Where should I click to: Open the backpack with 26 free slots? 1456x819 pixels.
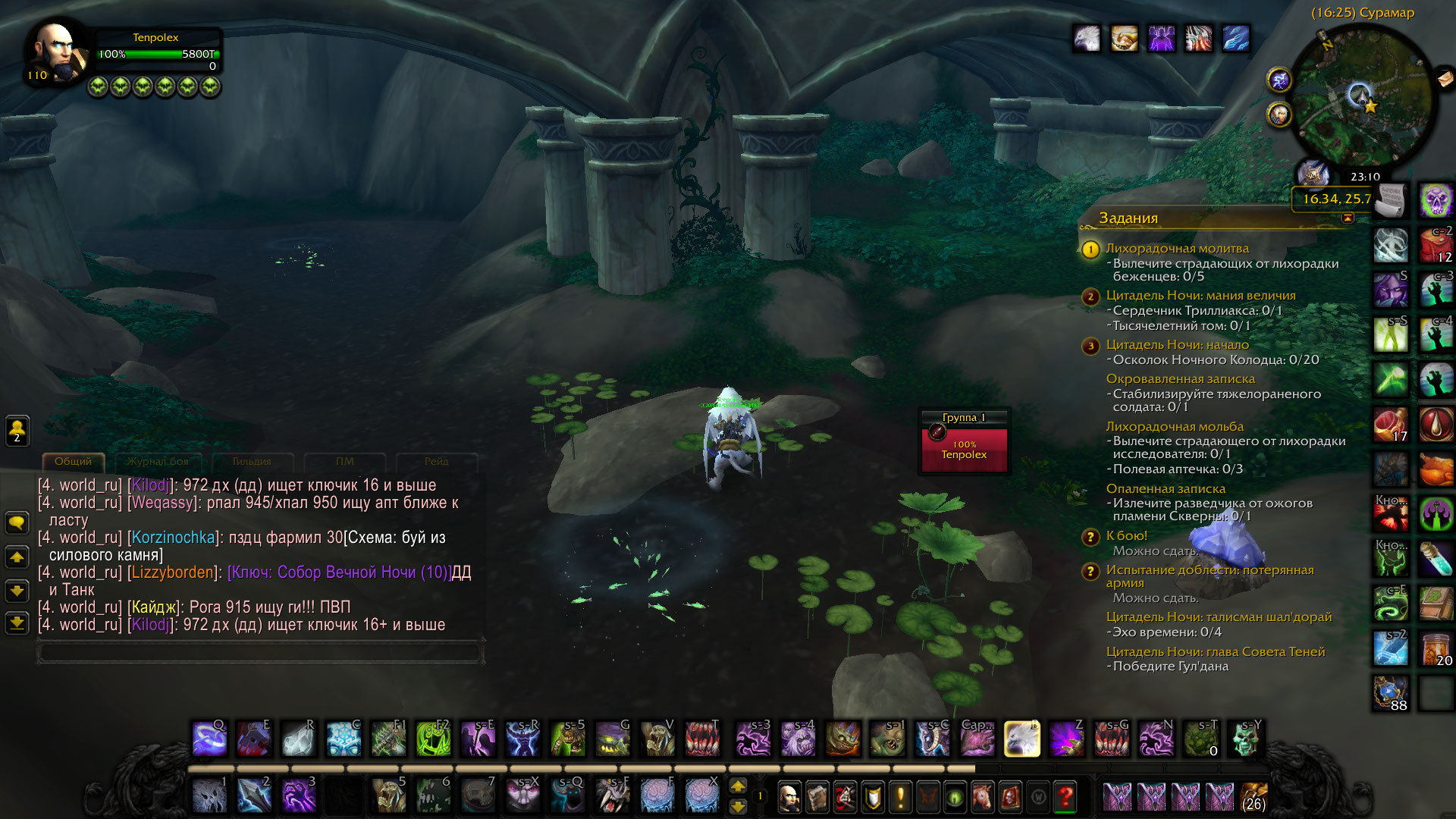click(1253, 797)
